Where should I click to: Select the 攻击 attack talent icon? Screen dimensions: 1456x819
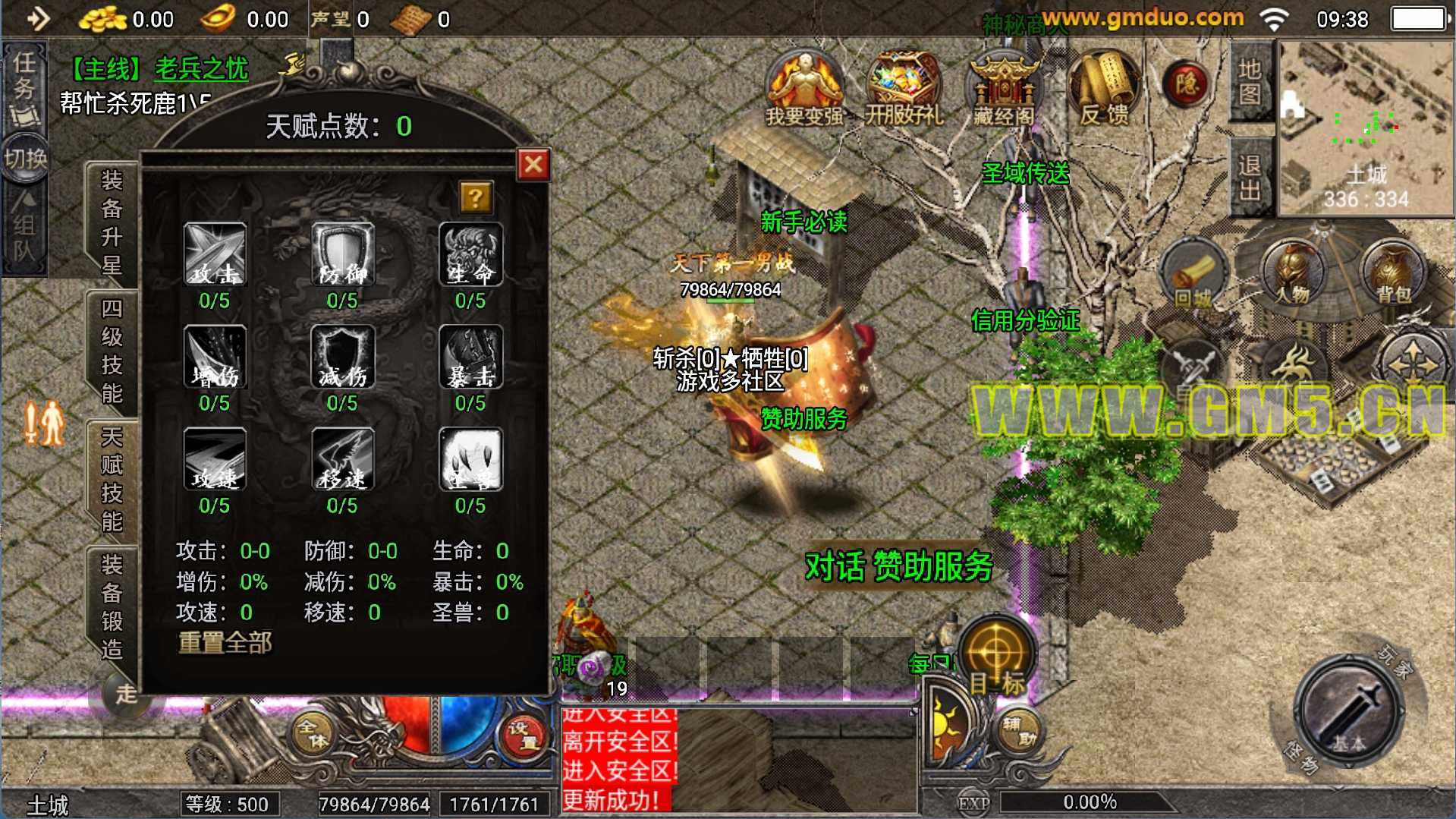[x=215, y=255]
